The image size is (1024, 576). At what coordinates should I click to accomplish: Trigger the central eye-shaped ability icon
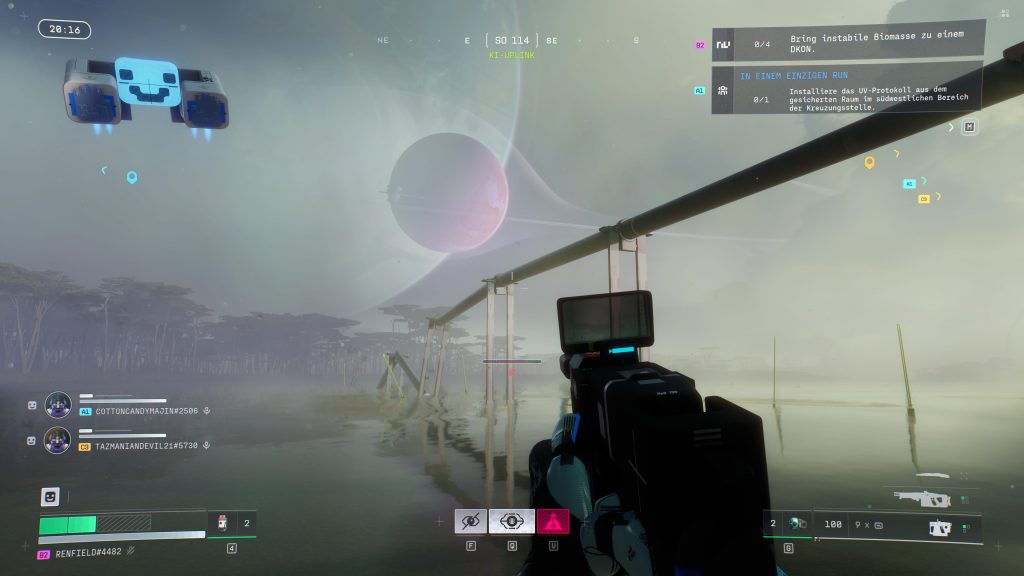click(x=511, y=521)
